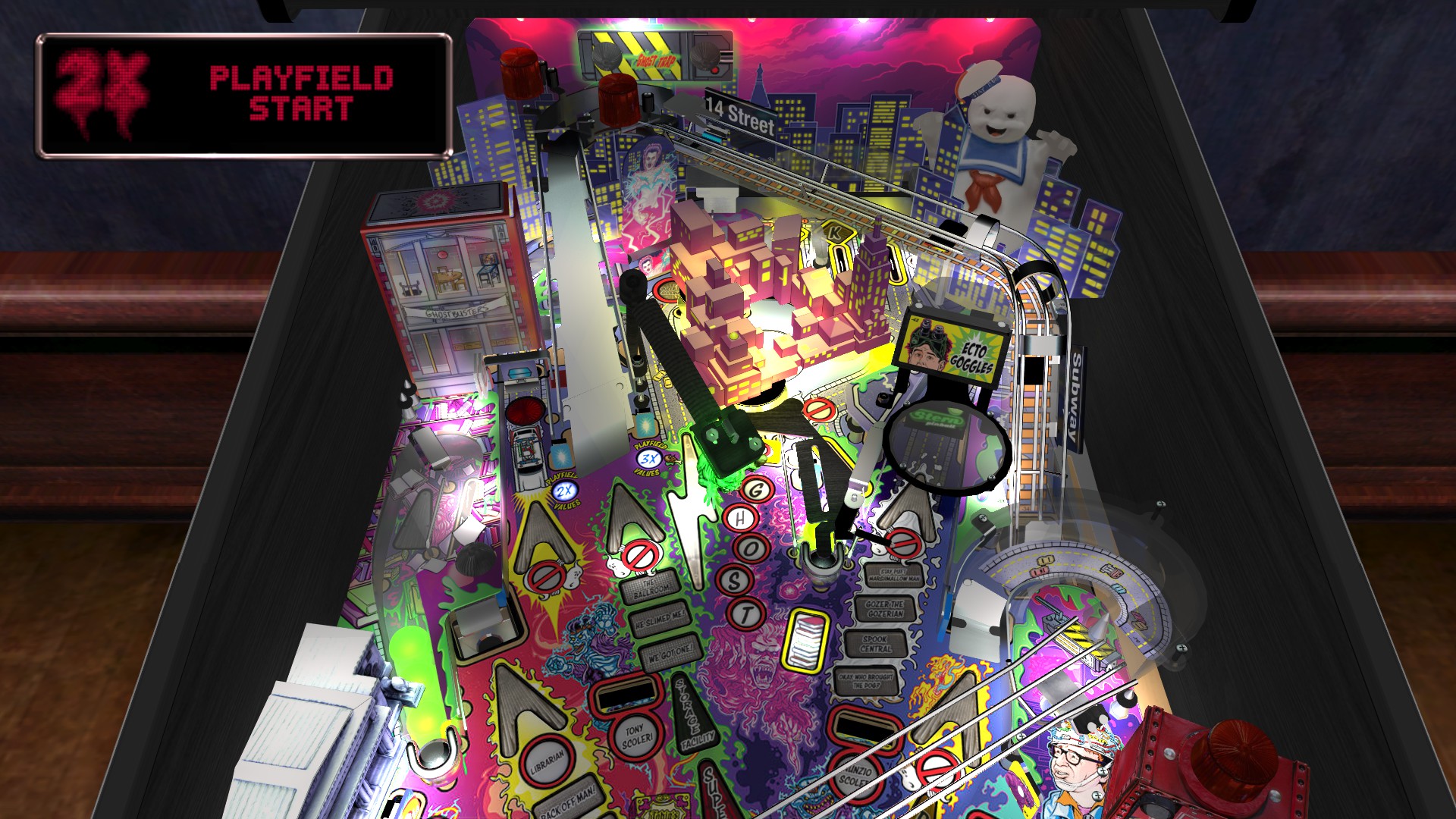This screenshot has height=819, width=1456.
Task: Enable the We Got One! insert lamp
Action: point(670,654)
